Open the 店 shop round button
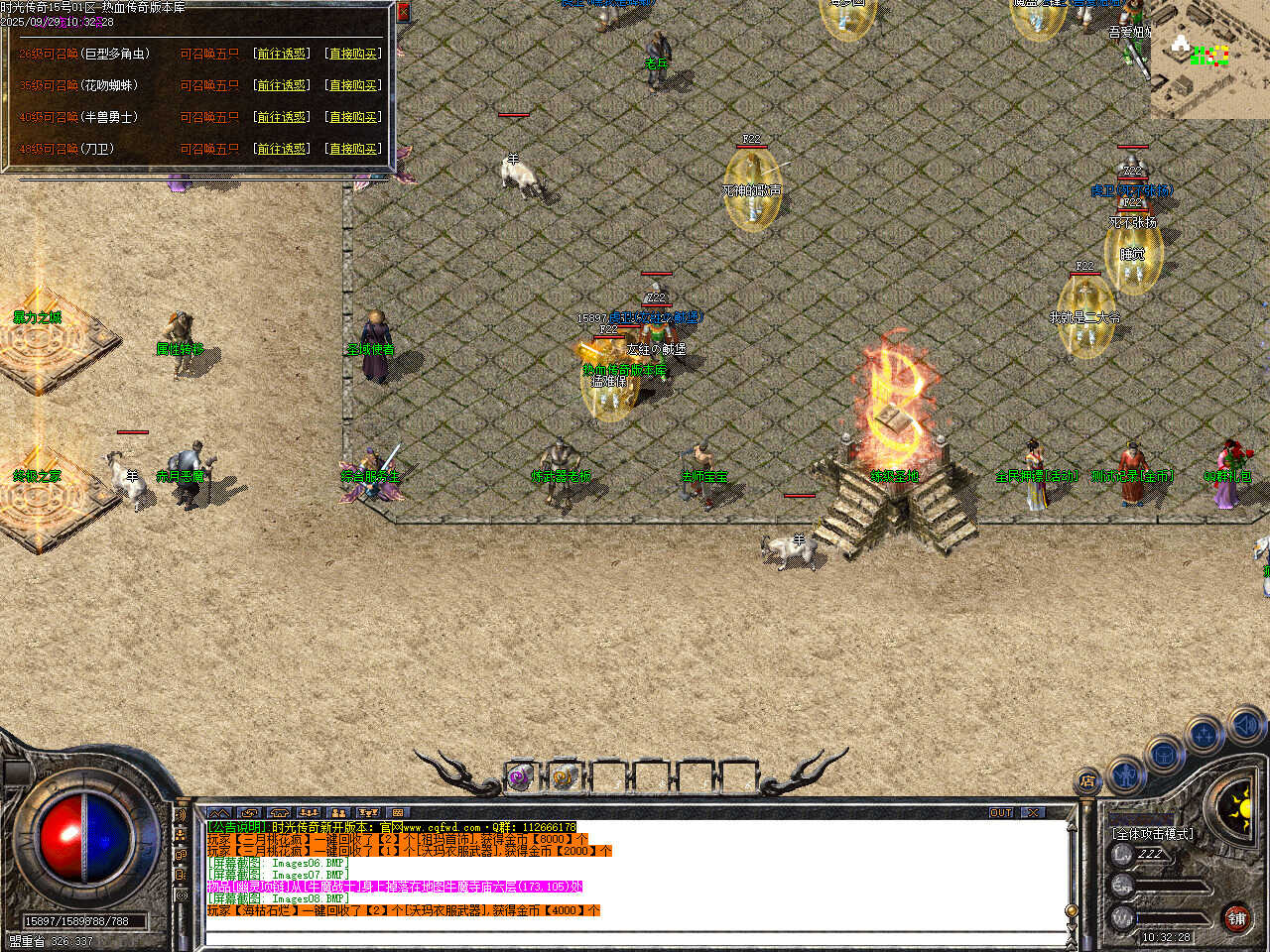This screenshot has width=1270, height=952. coord(1088,782)
